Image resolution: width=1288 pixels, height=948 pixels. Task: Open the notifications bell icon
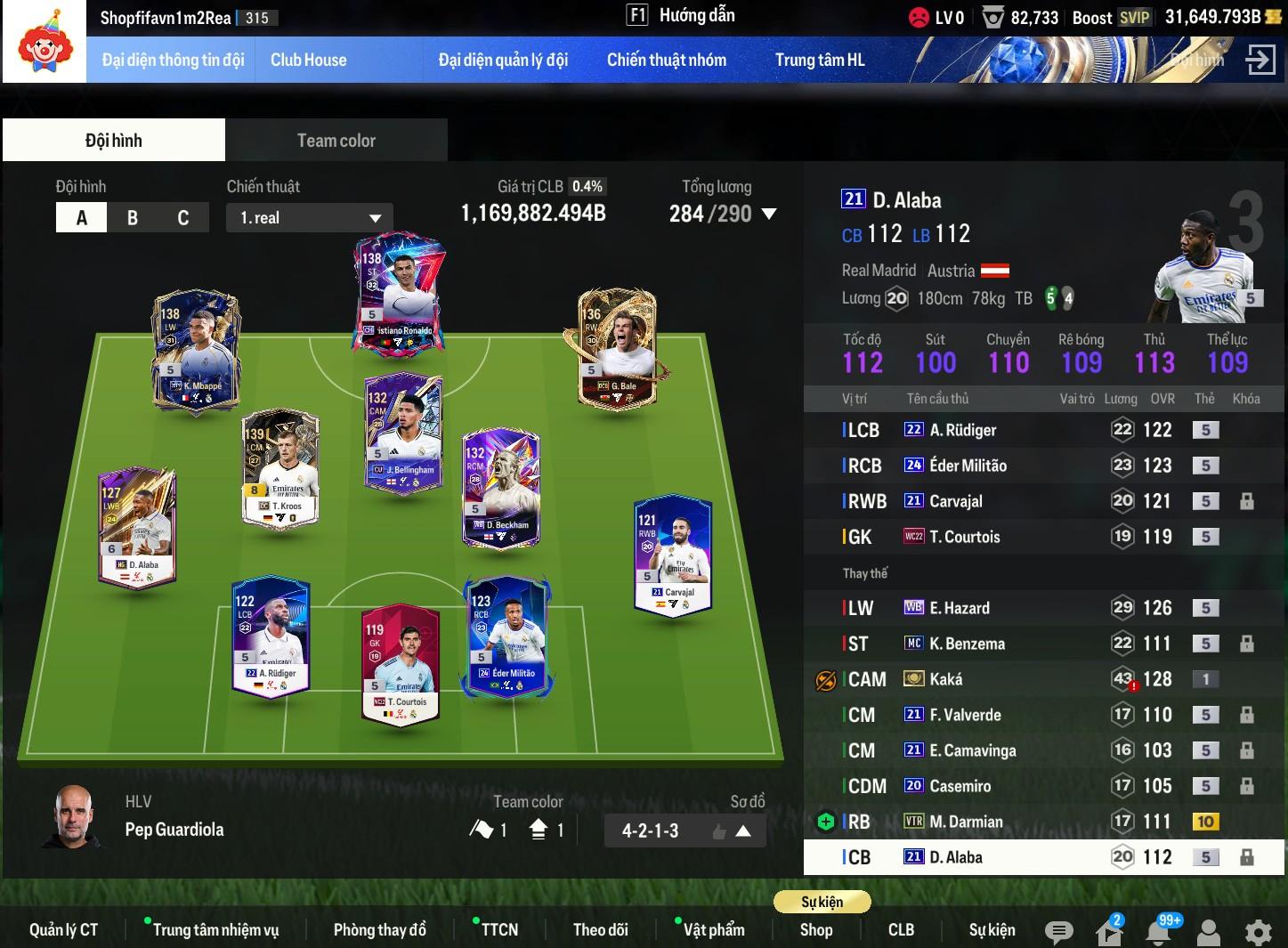point(1158,932)
